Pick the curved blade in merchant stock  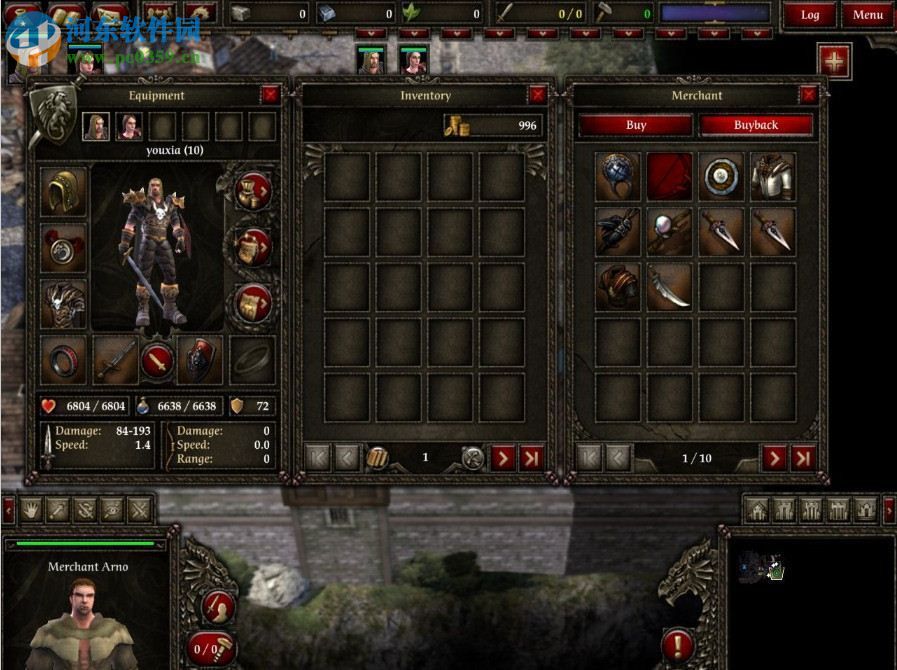[670, 287]
